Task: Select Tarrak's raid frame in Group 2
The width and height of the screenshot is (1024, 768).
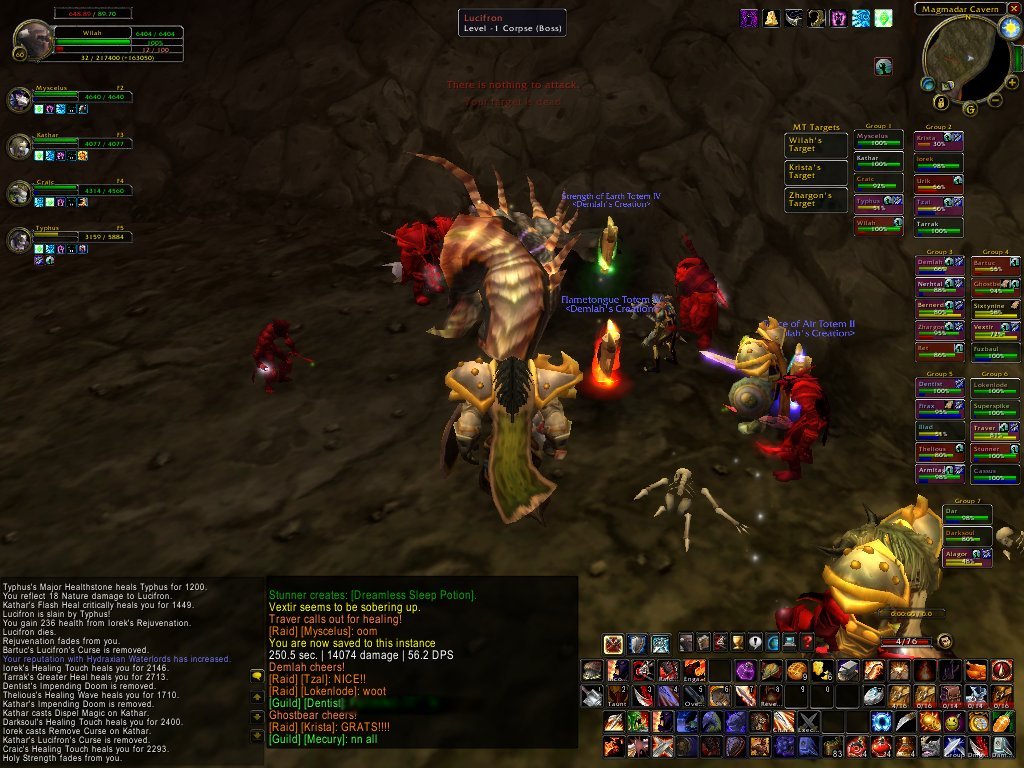Action: point(938,225)
